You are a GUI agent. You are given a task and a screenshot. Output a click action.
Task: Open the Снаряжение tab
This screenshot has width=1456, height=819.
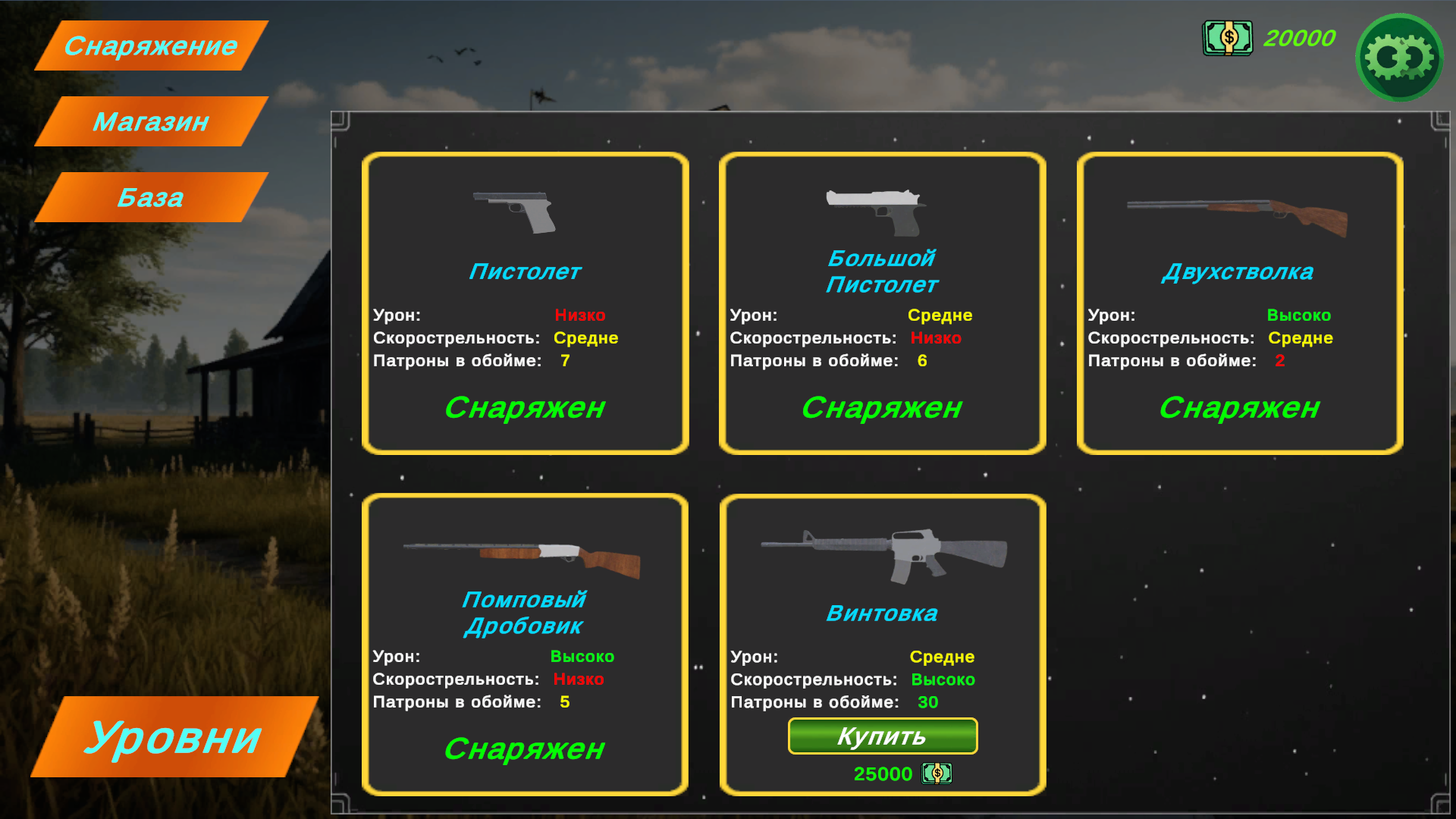(x=149, y=45)
